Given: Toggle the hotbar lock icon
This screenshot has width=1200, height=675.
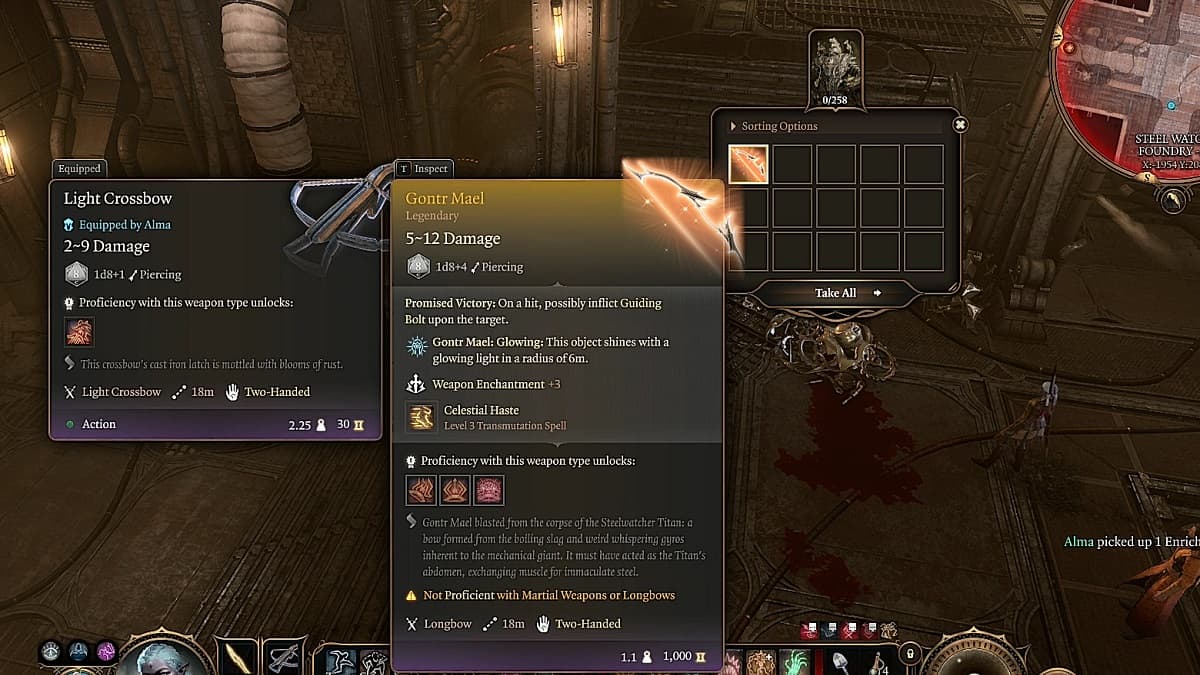Looking at the screenshot, I should (x=909, y=653).
